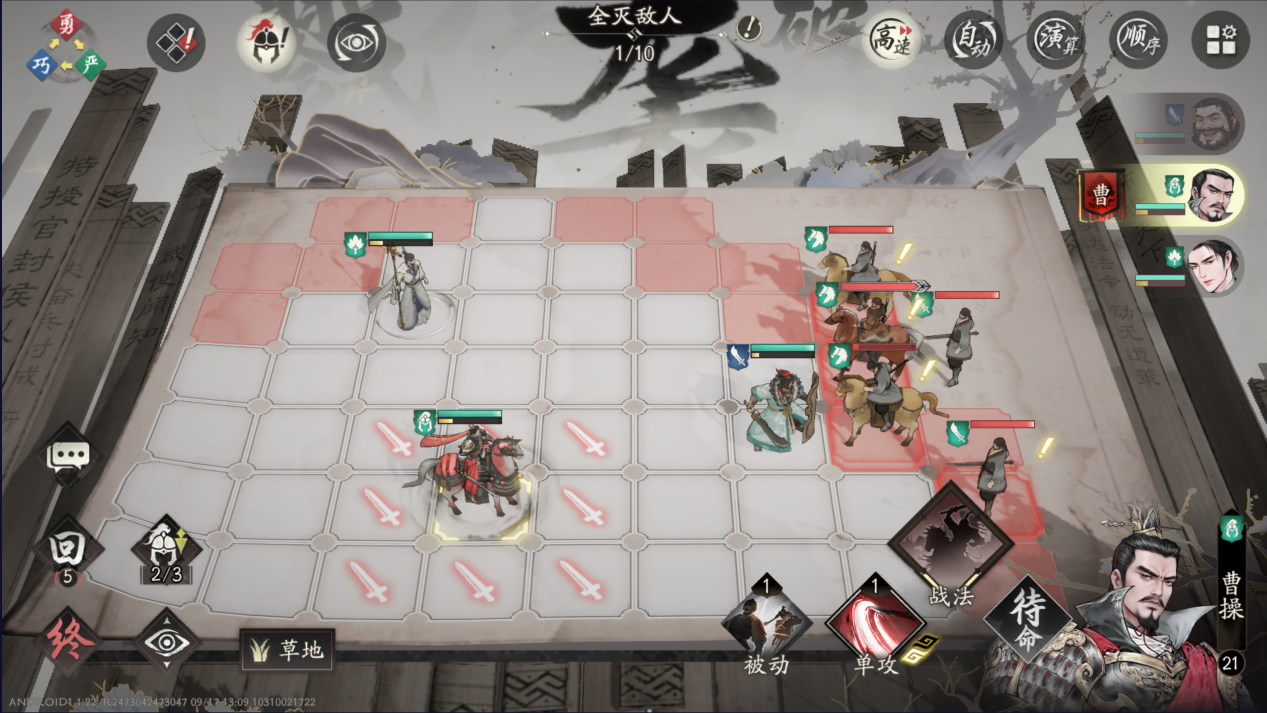The height and width of the screenshot is (713, 1267).
Task: Use the 单攻 single attack skill
Action: 875,621
